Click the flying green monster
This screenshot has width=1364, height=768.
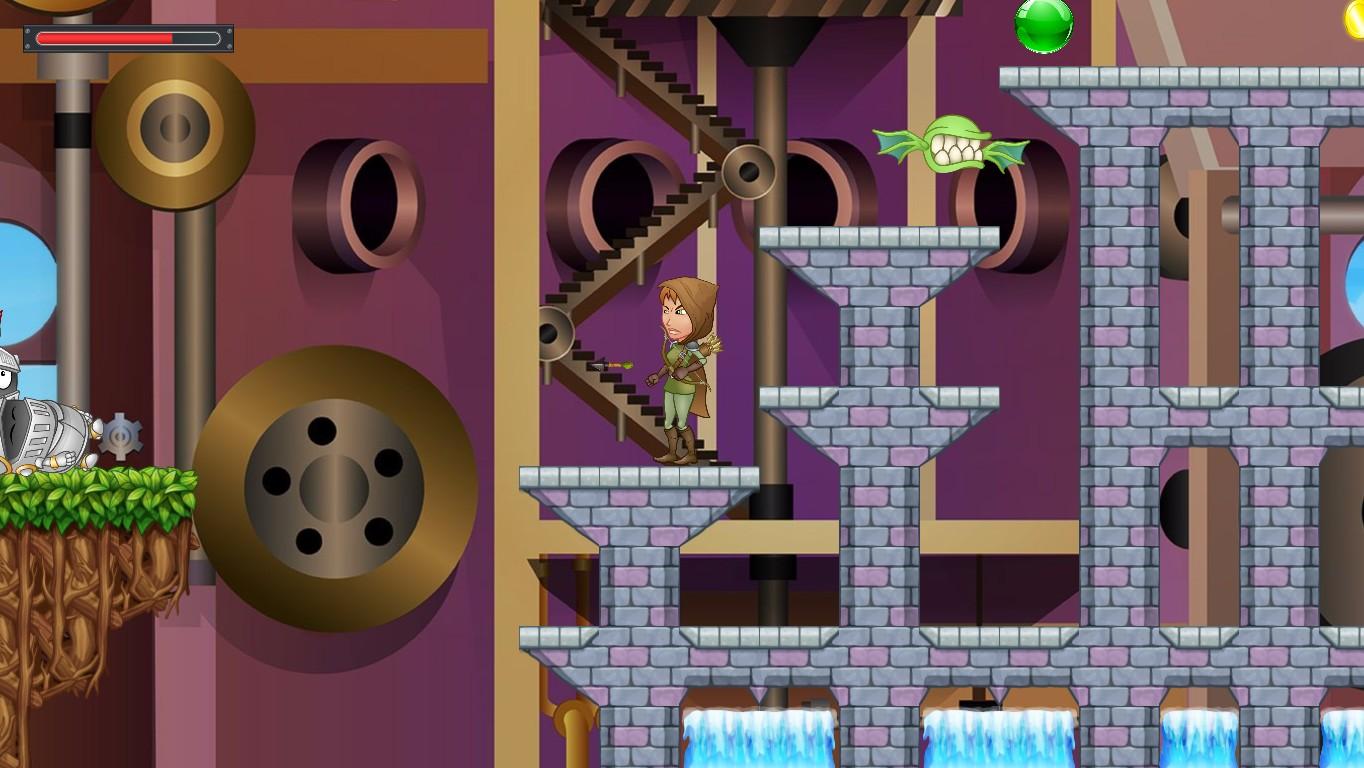pos(955,148)
